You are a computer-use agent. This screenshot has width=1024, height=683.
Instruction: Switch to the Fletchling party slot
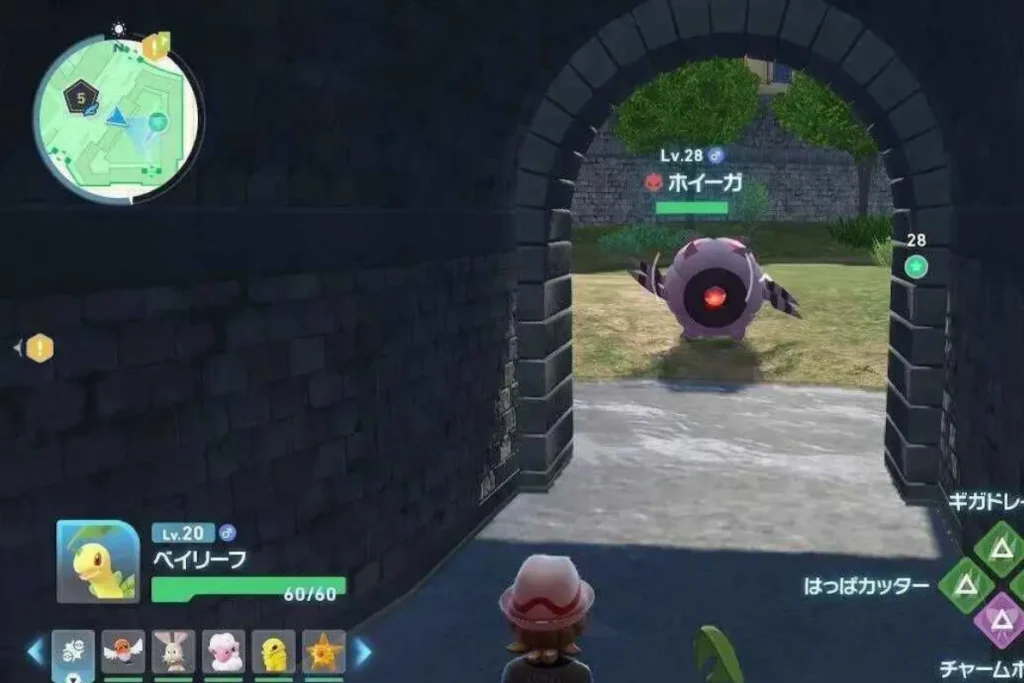(x=123, y=651)
